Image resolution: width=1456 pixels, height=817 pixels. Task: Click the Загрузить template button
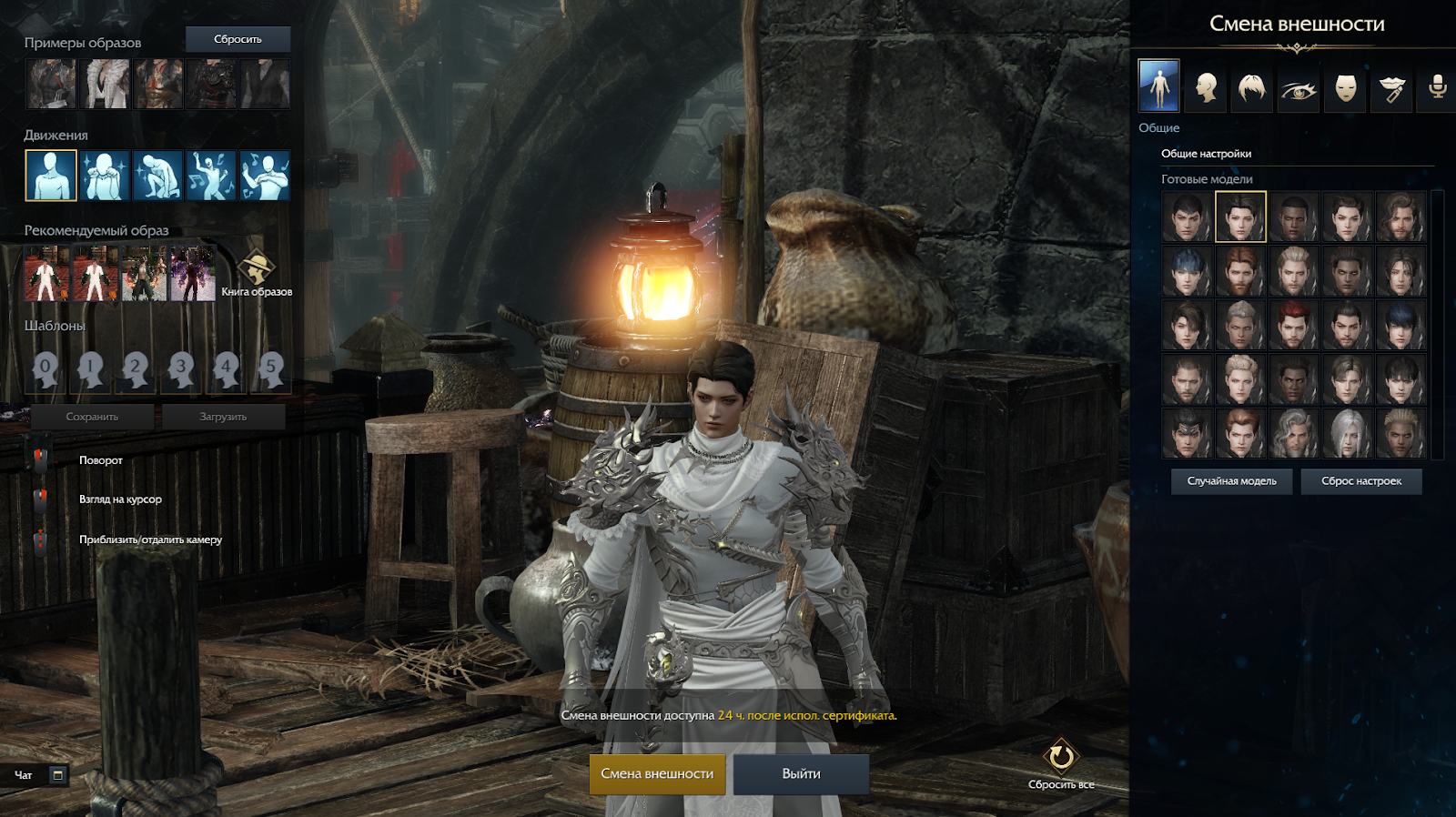point(223,417)
